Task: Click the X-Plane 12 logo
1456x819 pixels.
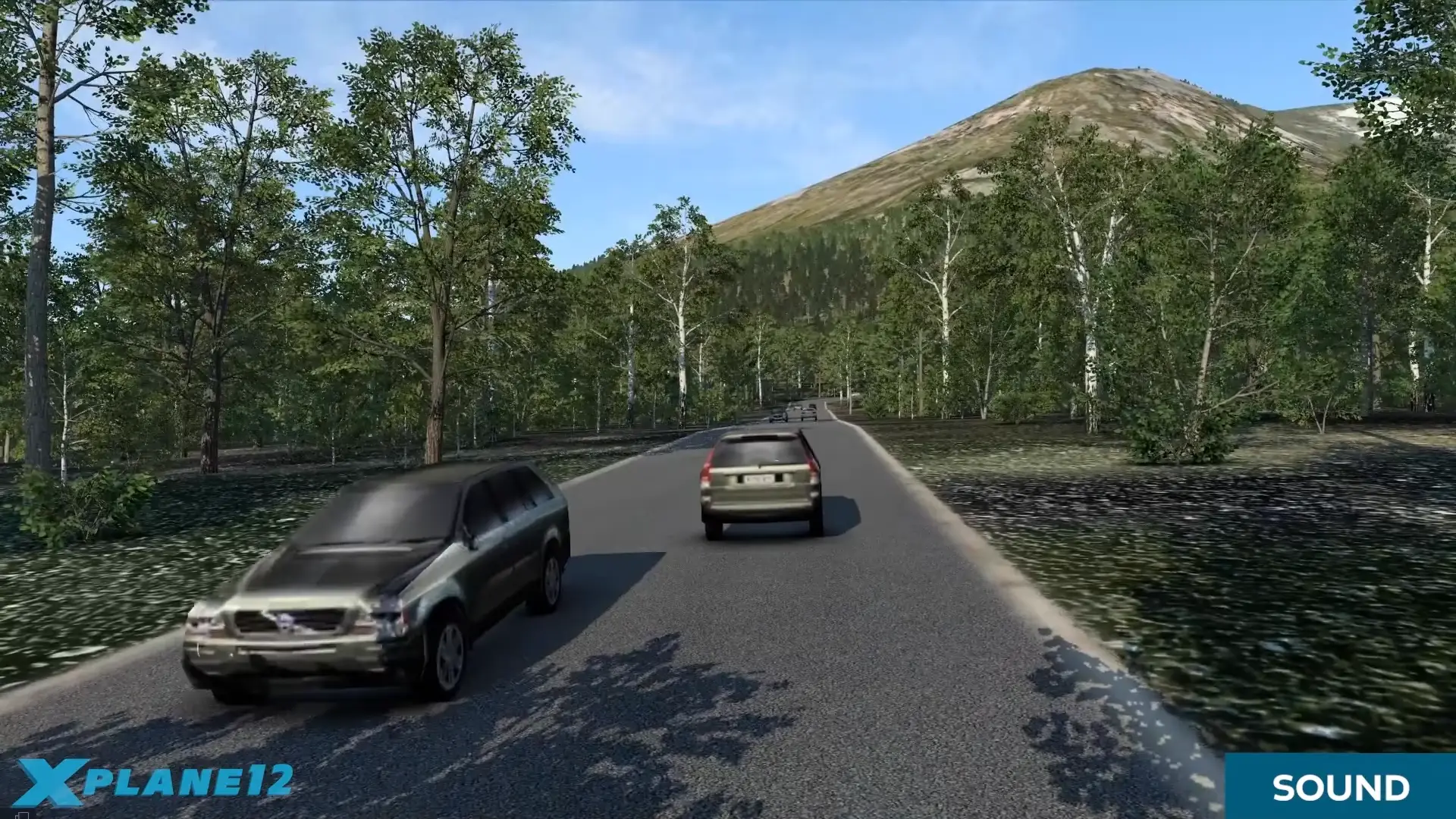Action: point(155,782)
